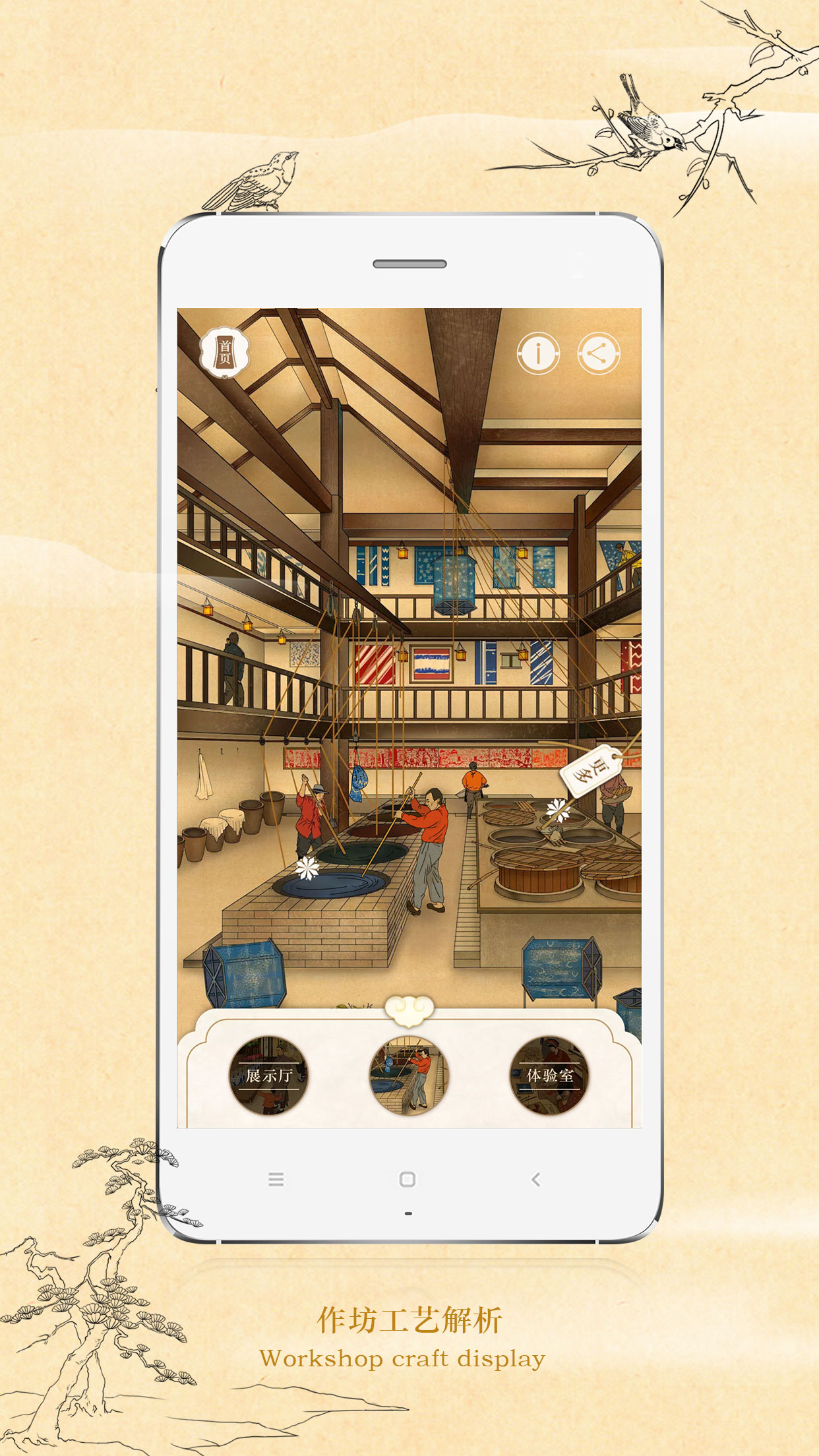This screenshot has width=819, height=1456.
Task: Tap the phone's back arrow button
Action: pyautogui.click(x=535, y=1179)
